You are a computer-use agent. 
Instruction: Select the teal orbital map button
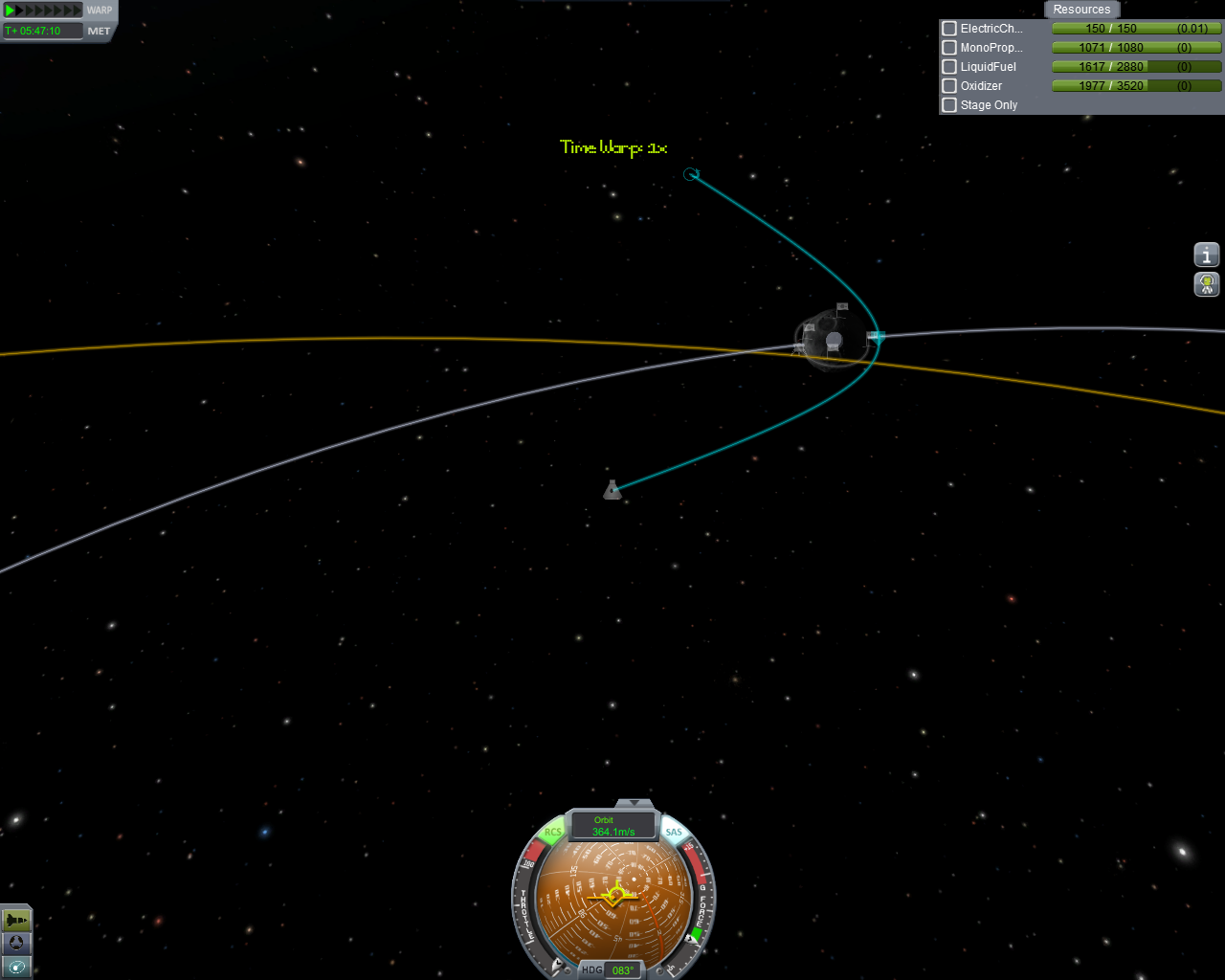pos(16,968)
